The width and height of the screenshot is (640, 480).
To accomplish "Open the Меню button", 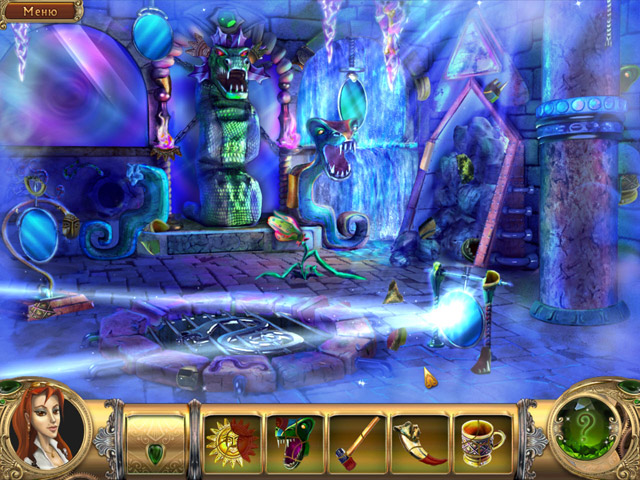I will (40, 11).
